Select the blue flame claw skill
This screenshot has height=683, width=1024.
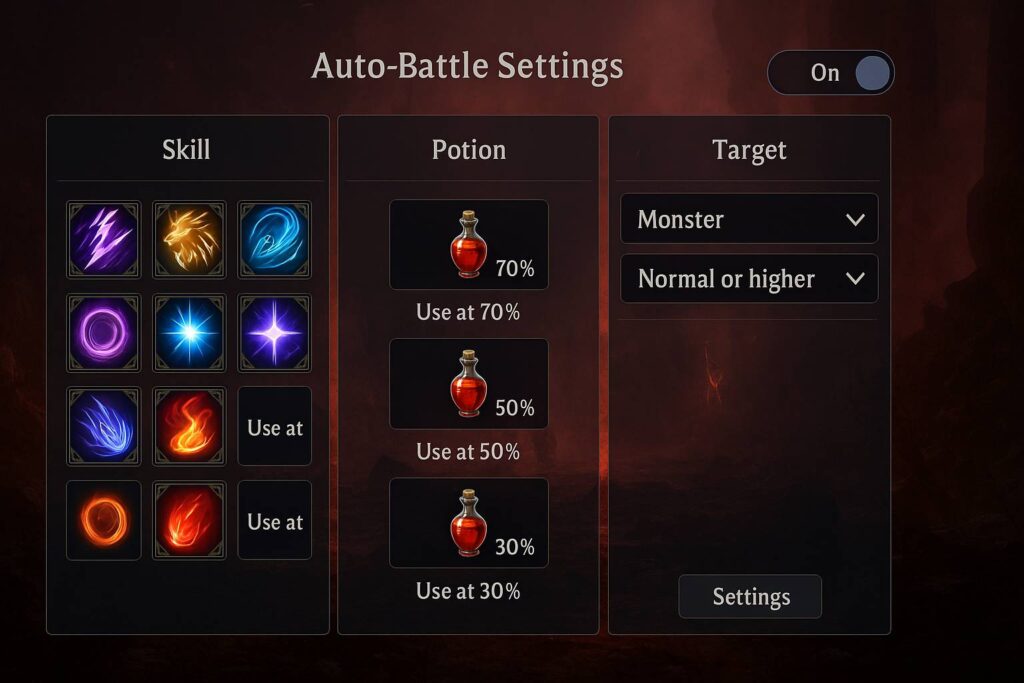pos(103,426)
